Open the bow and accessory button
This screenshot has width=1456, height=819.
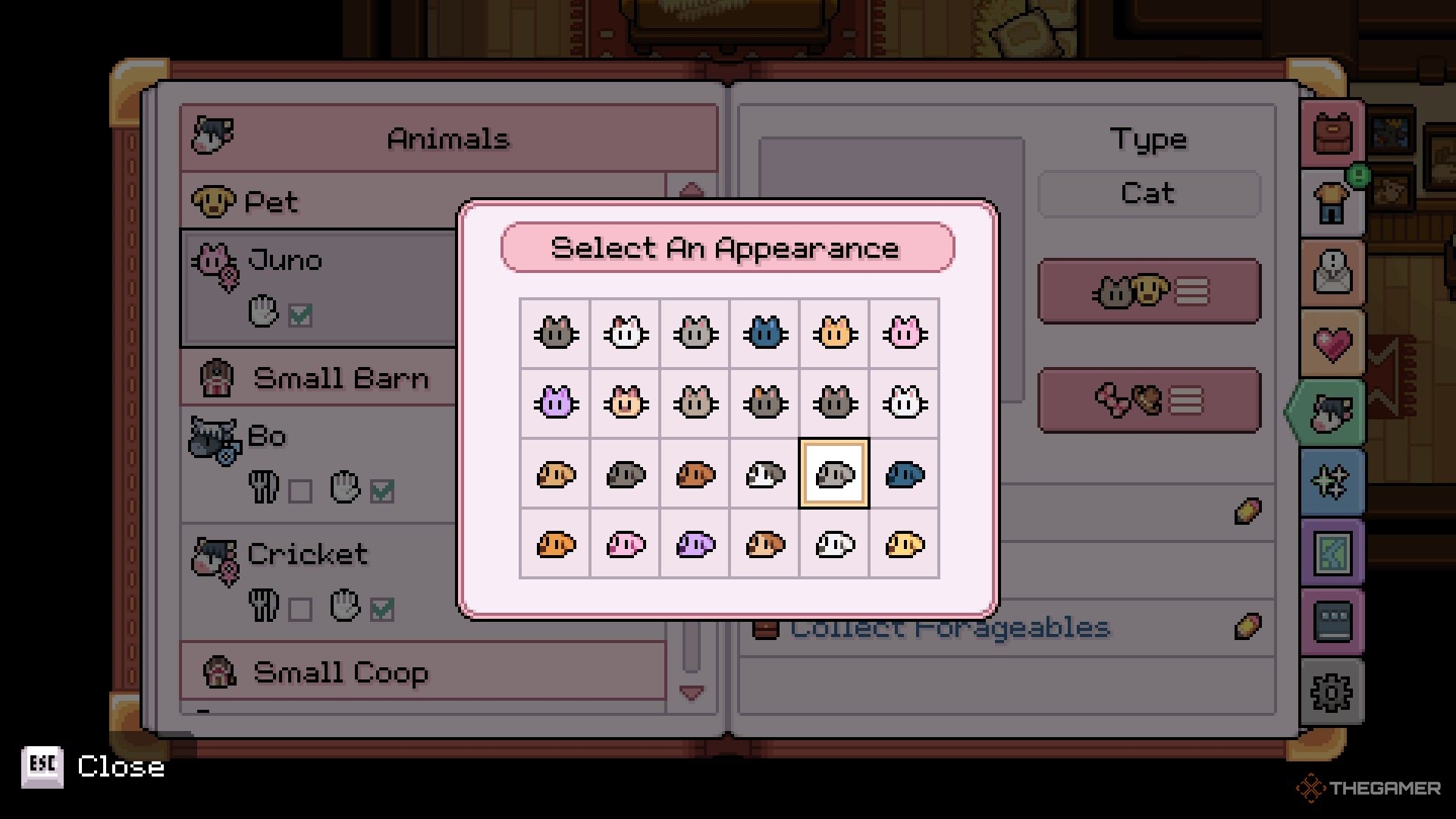click(x=1149, y=400)
